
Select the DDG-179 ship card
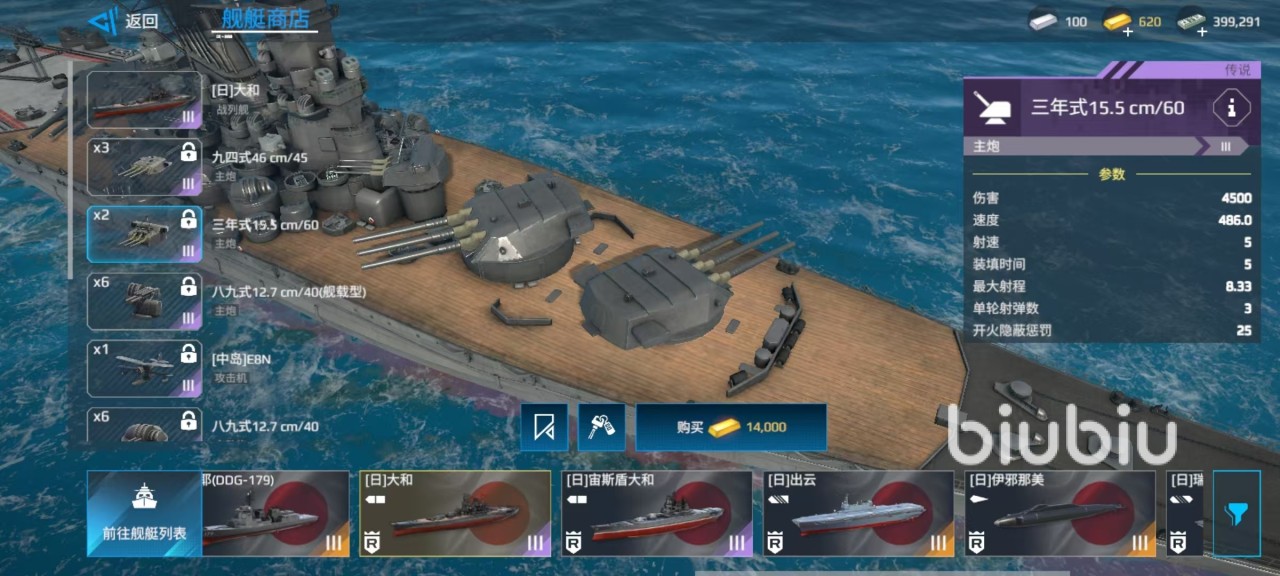(276, 513)
